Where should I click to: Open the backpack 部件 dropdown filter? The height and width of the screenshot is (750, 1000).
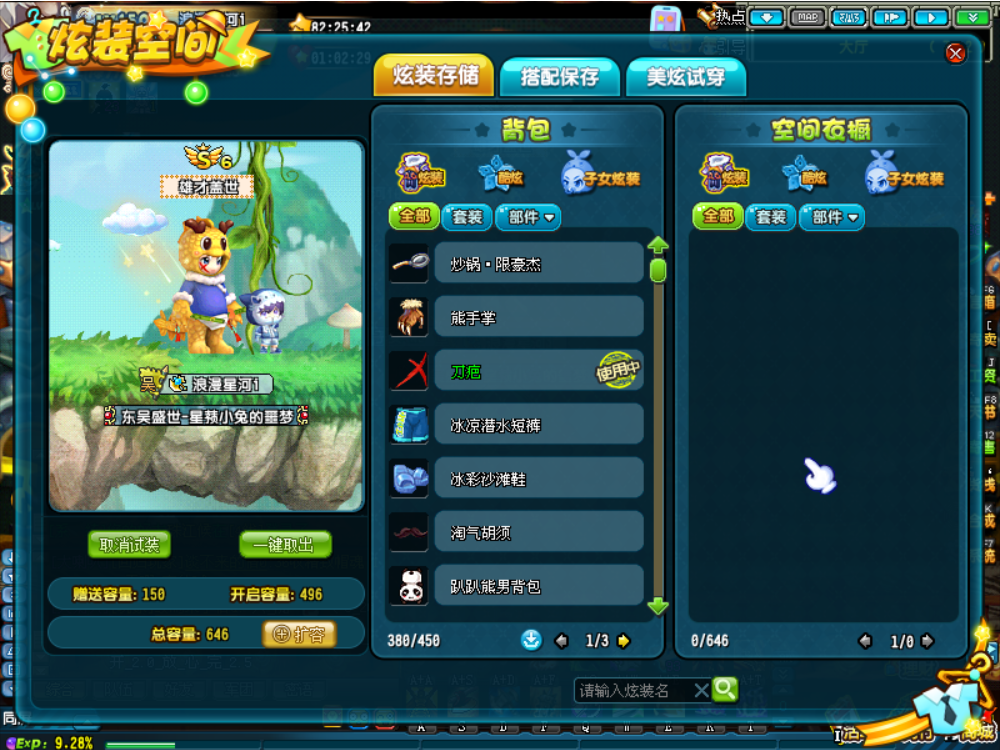point(528,217)
